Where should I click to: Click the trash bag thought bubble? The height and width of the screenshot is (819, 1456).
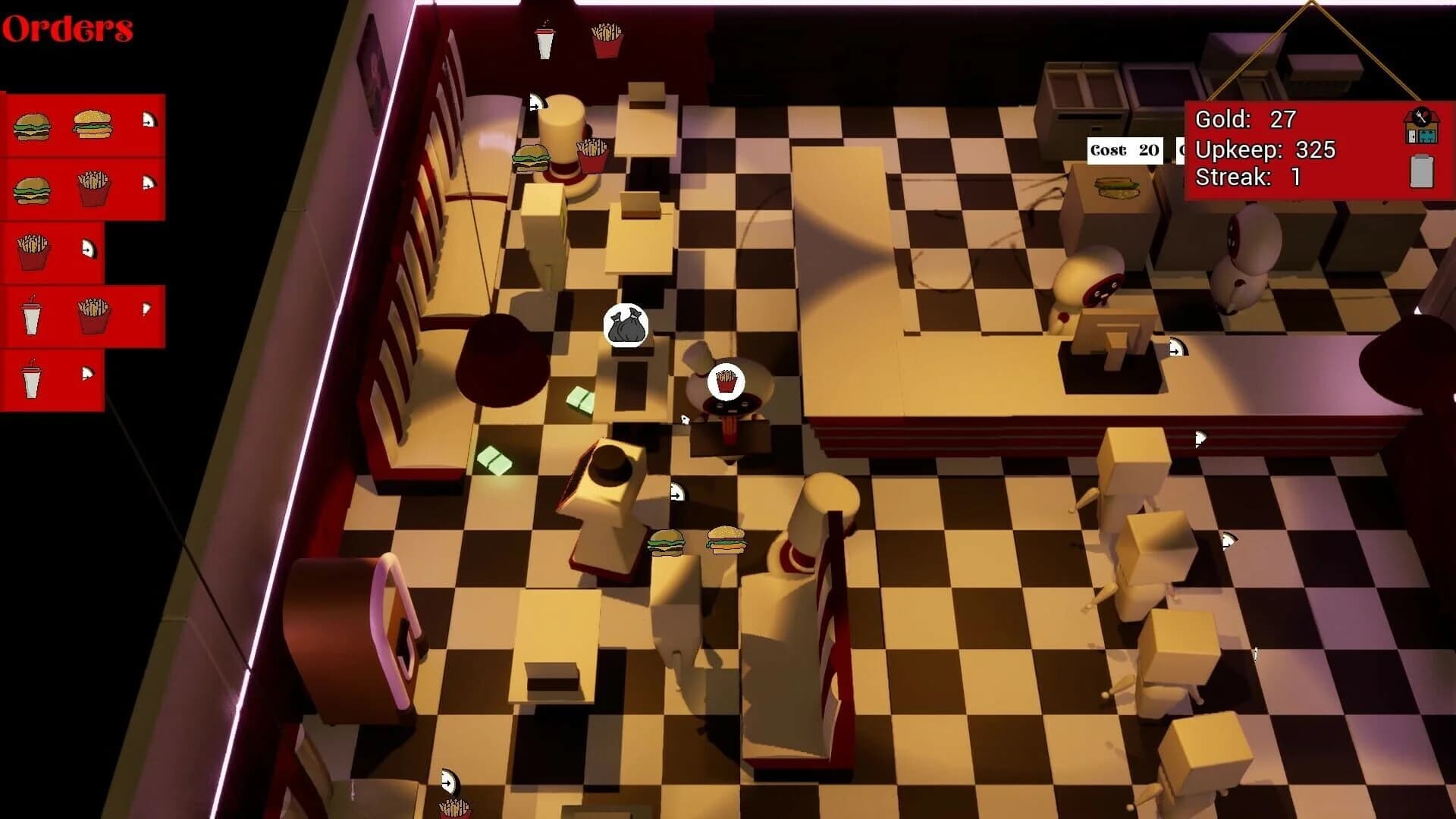(626, 325)
